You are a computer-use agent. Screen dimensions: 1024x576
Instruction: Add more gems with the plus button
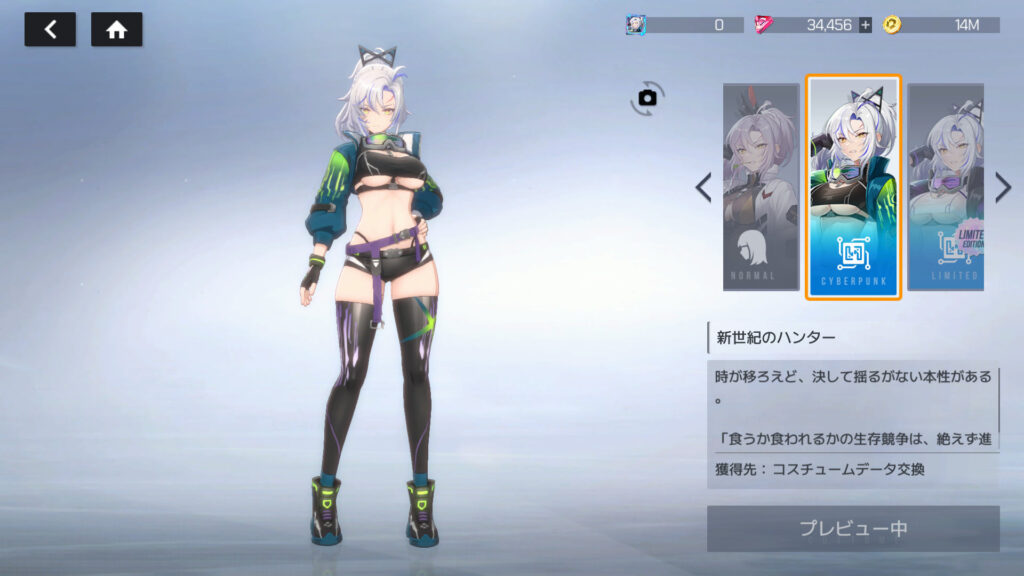coord(865,25)
